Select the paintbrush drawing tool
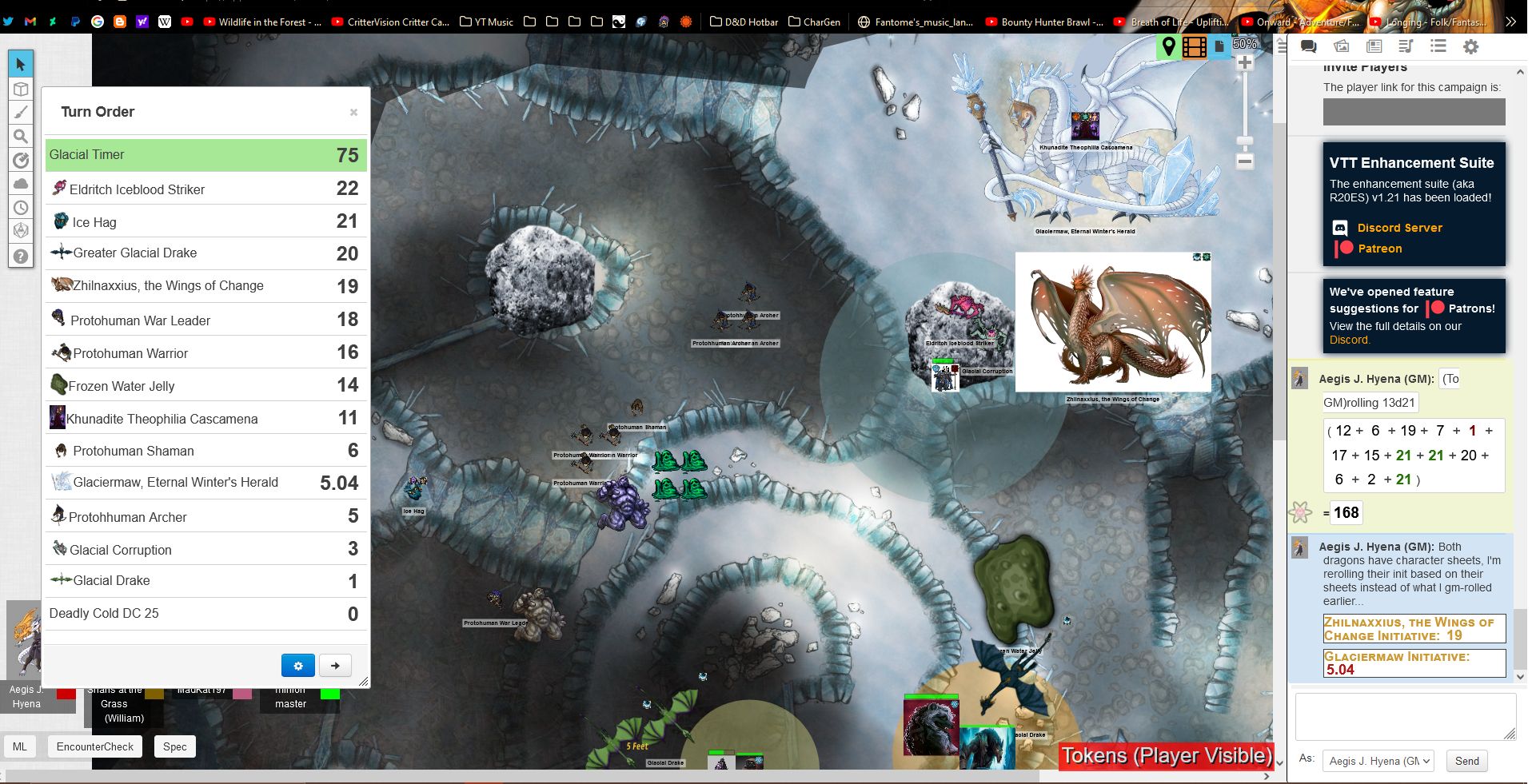This screenshot has height=784, width=1532. (22, 112)
